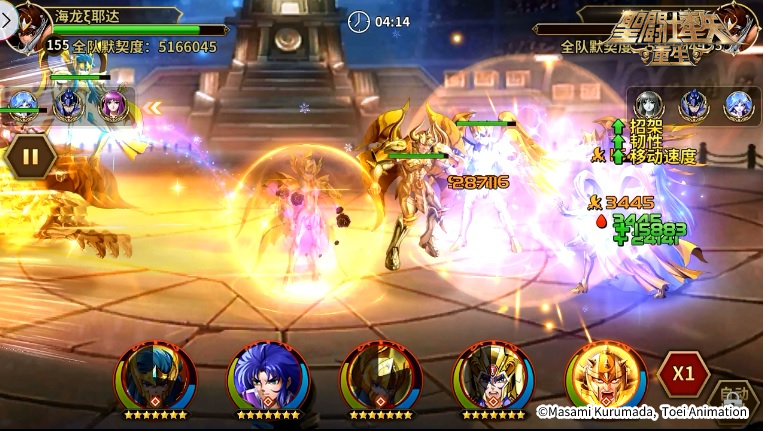Screen dimensions: 765x431
Task: Pause the battle with the hexagonal pause button
Action: pos(31,156)
